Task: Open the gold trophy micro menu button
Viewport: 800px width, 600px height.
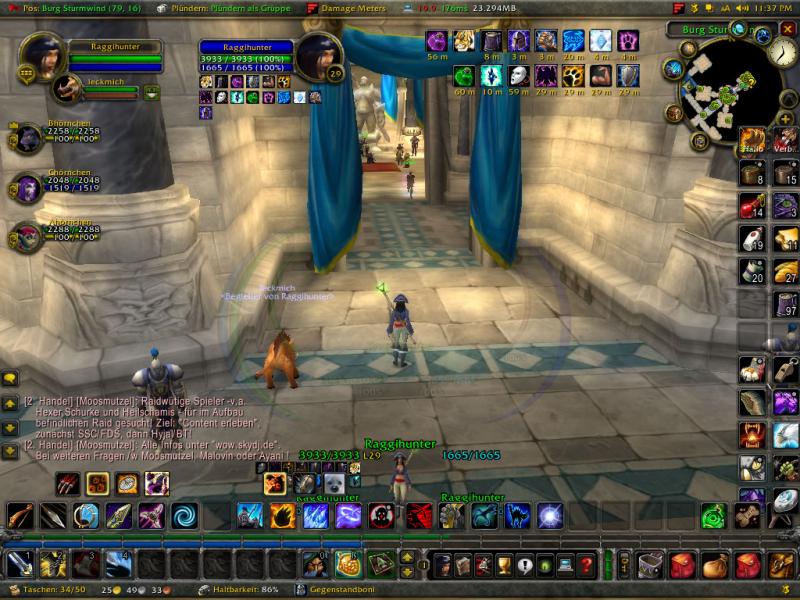Action: [503, 564]
